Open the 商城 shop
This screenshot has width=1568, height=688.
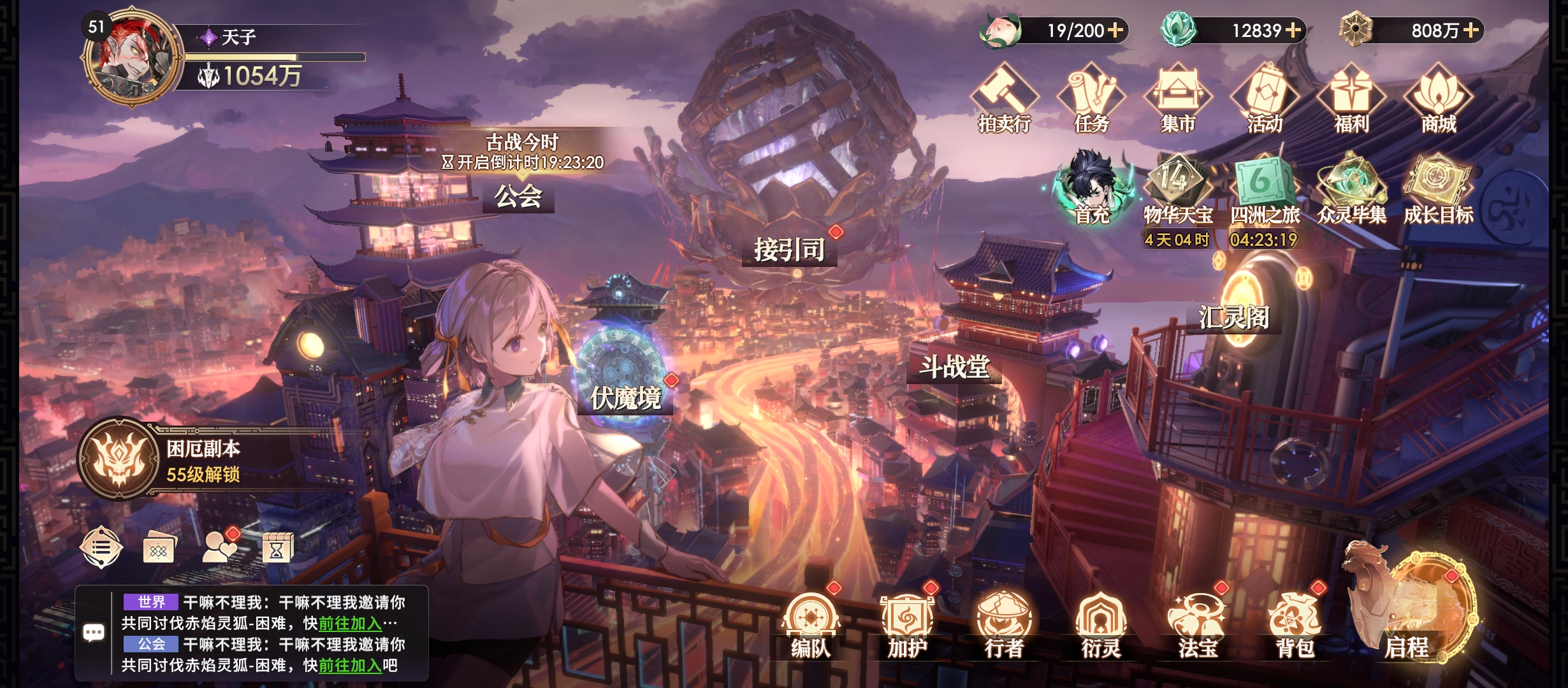[1439, 99]
